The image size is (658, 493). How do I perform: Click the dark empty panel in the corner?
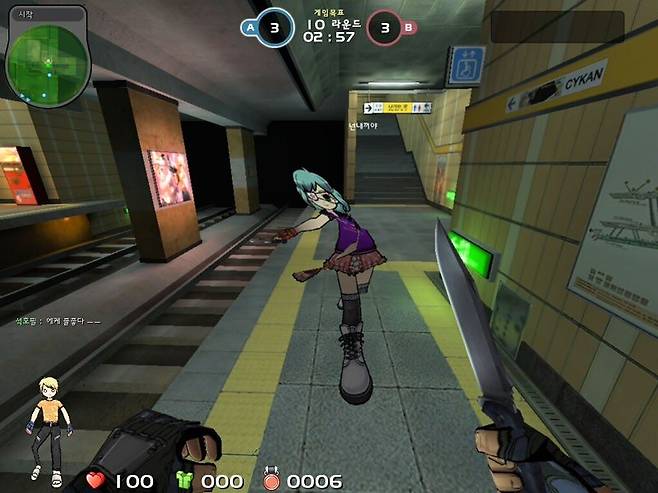(x=557, y=26)
